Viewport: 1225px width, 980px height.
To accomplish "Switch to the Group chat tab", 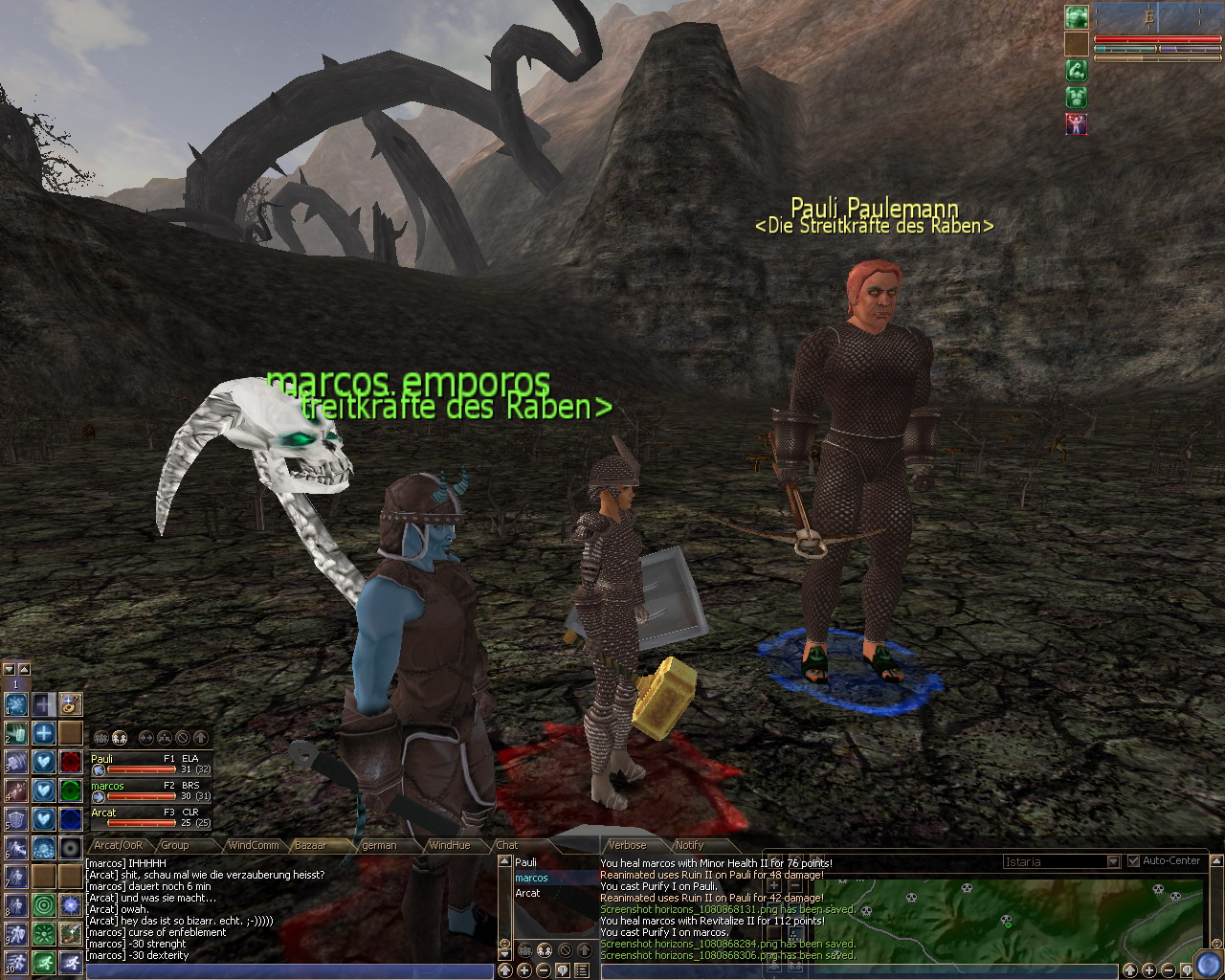I will click(174, 845).
